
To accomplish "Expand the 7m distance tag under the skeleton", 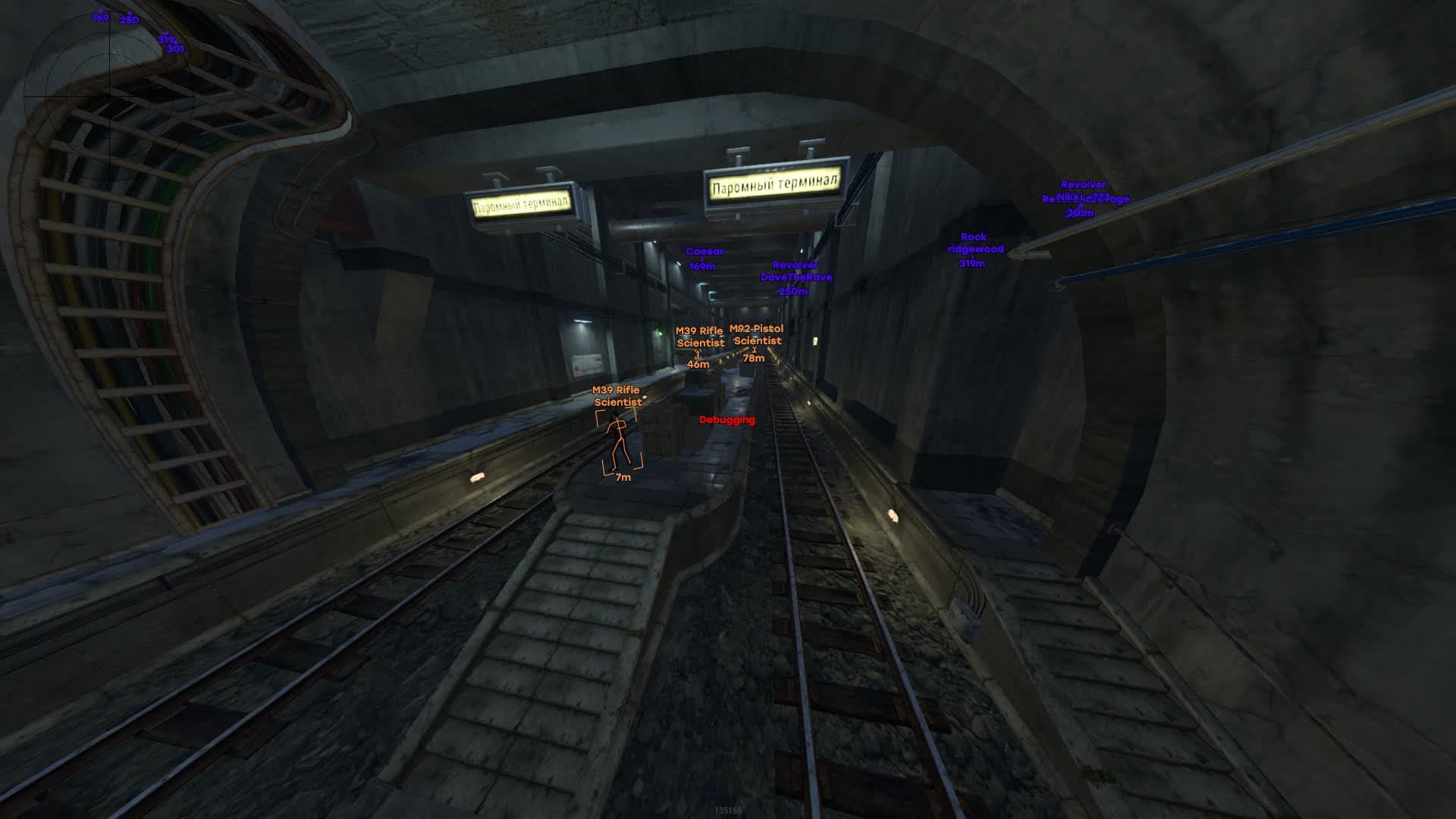I will click(x=622, y=476).
